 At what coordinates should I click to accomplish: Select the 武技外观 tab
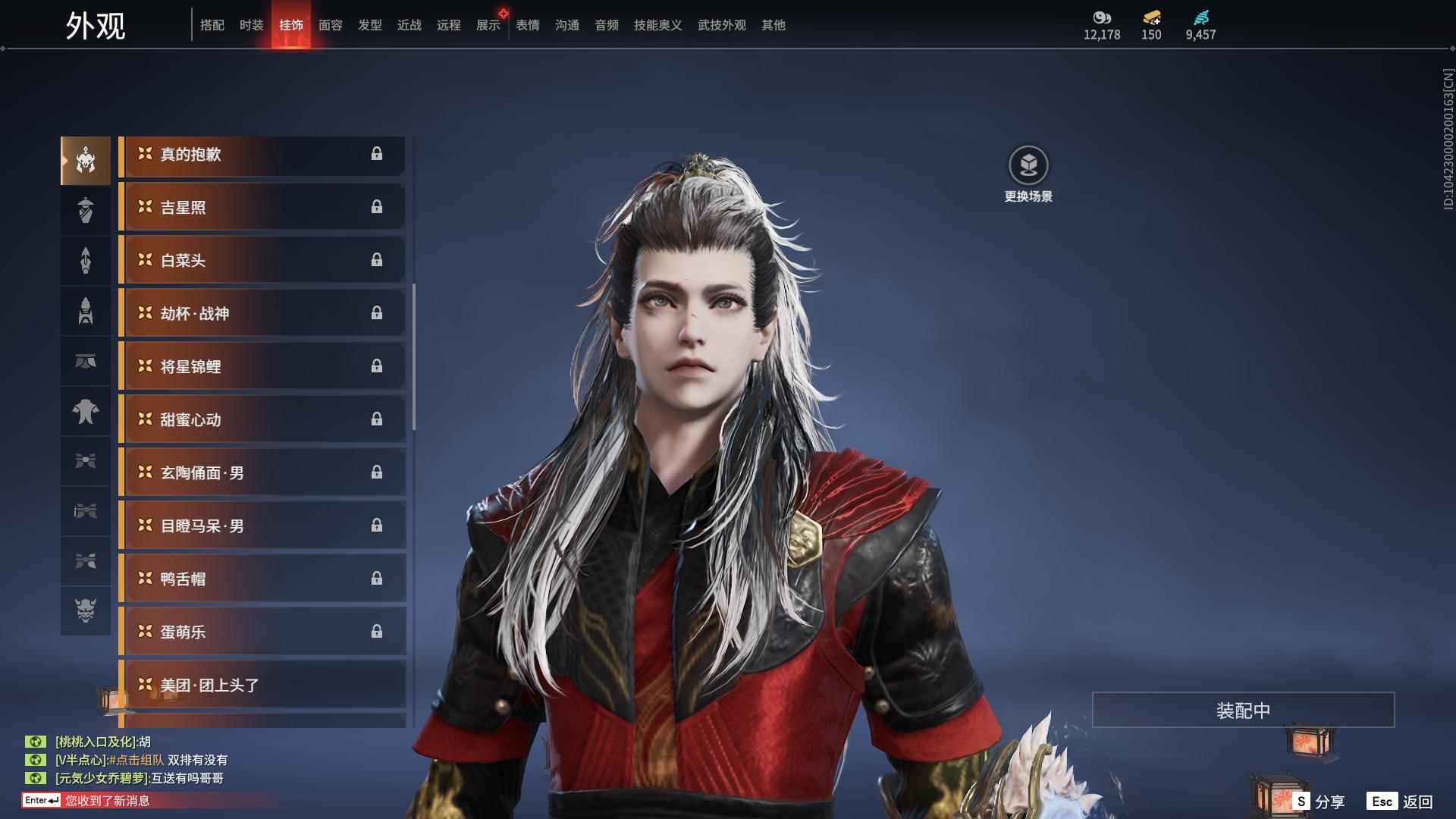(721, 25)
